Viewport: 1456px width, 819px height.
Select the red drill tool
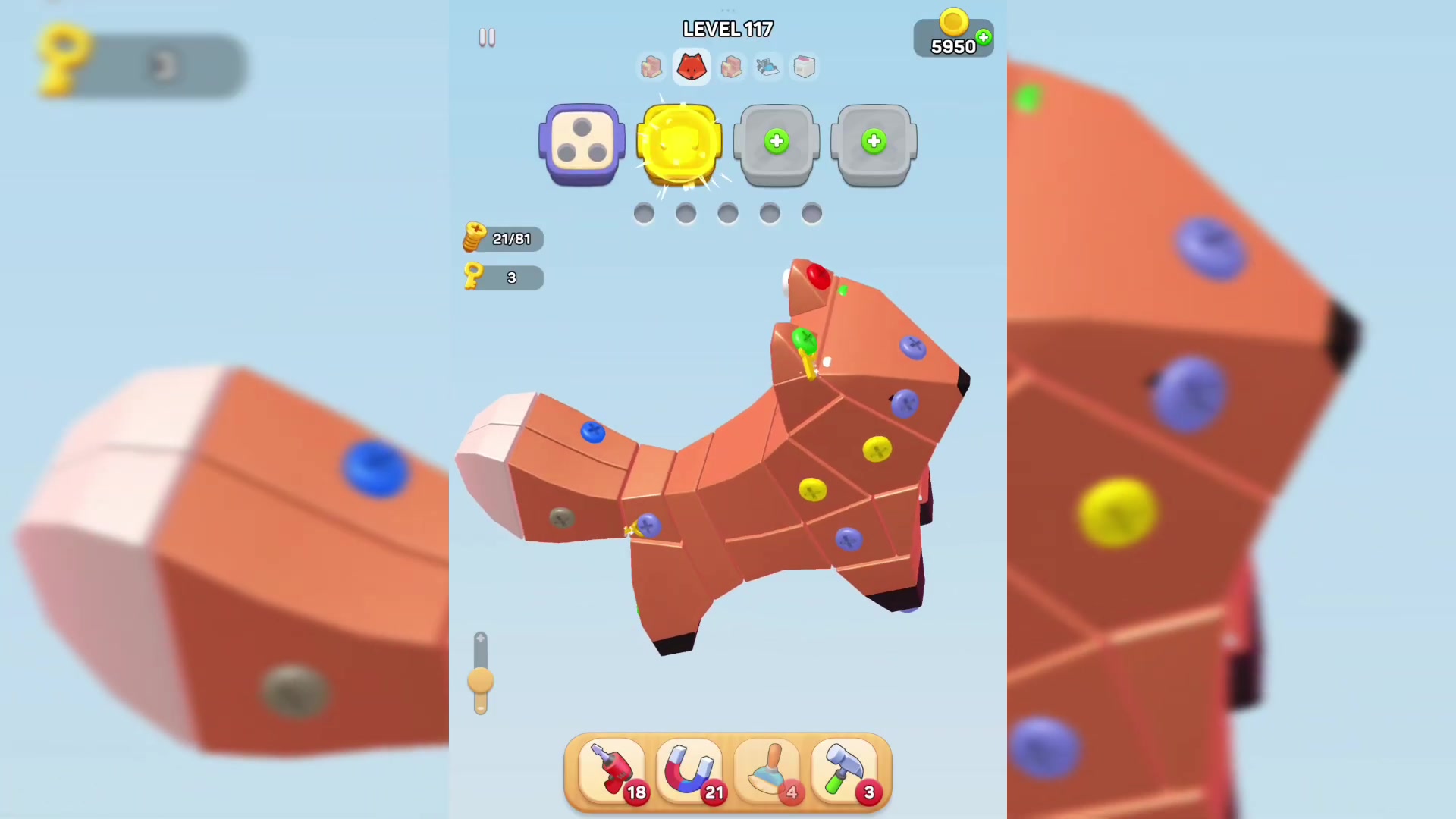tap(611, 770)
